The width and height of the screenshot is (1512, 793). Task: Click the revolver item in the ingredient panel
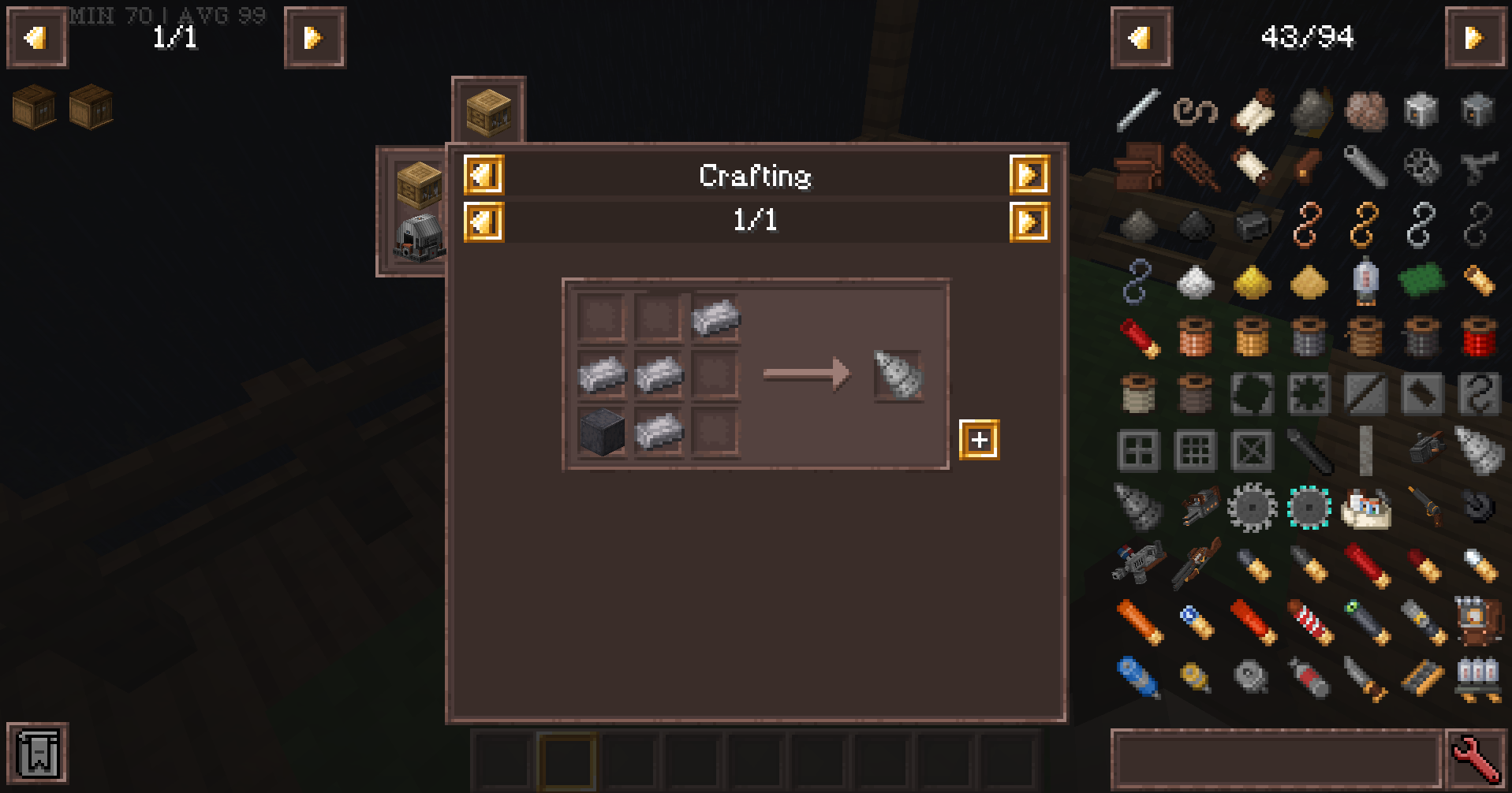click(x=1425, y=506)
